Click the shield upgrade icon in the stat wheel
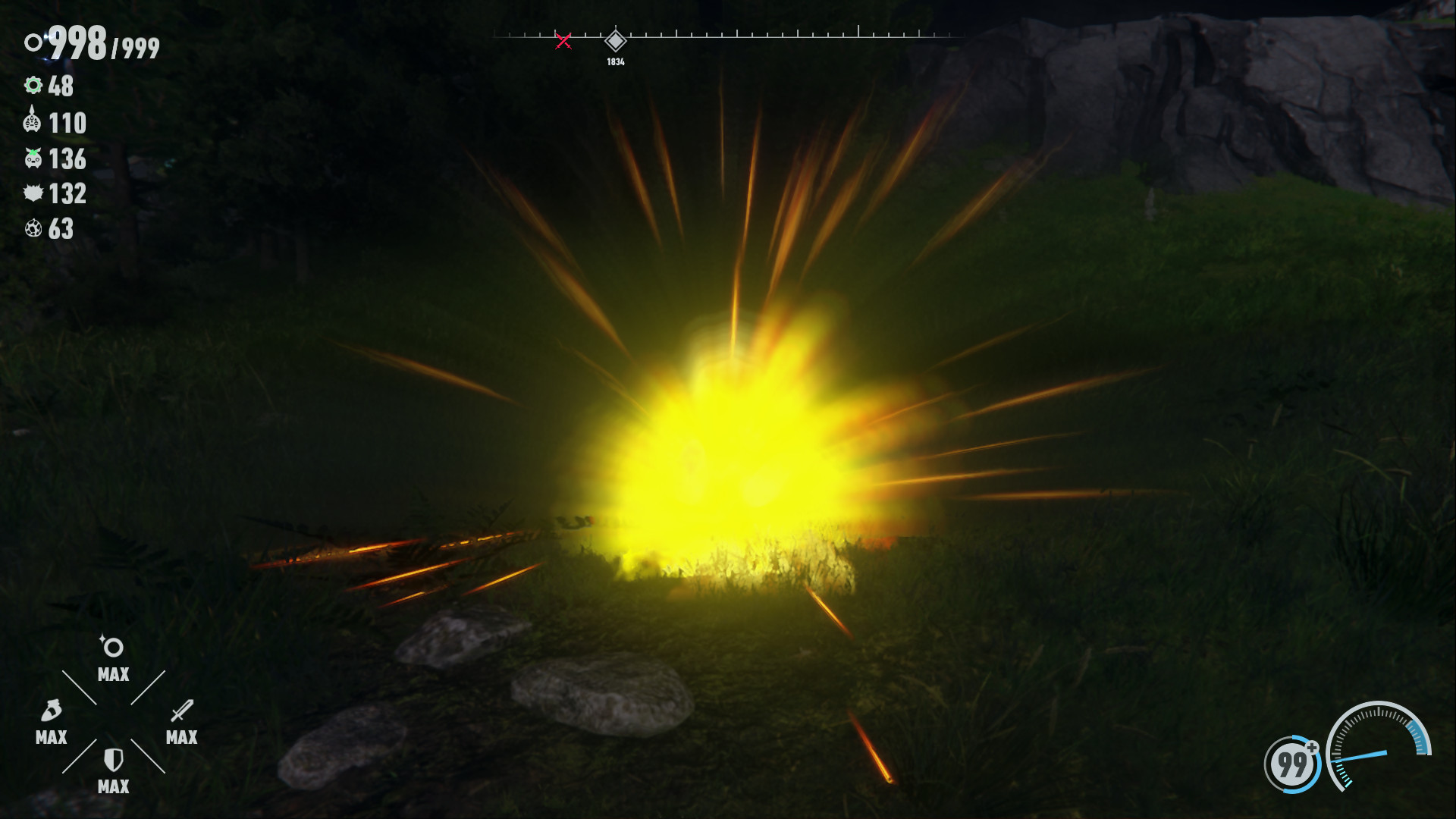Screen dimensions: 1456x819 tap(112, 761)
